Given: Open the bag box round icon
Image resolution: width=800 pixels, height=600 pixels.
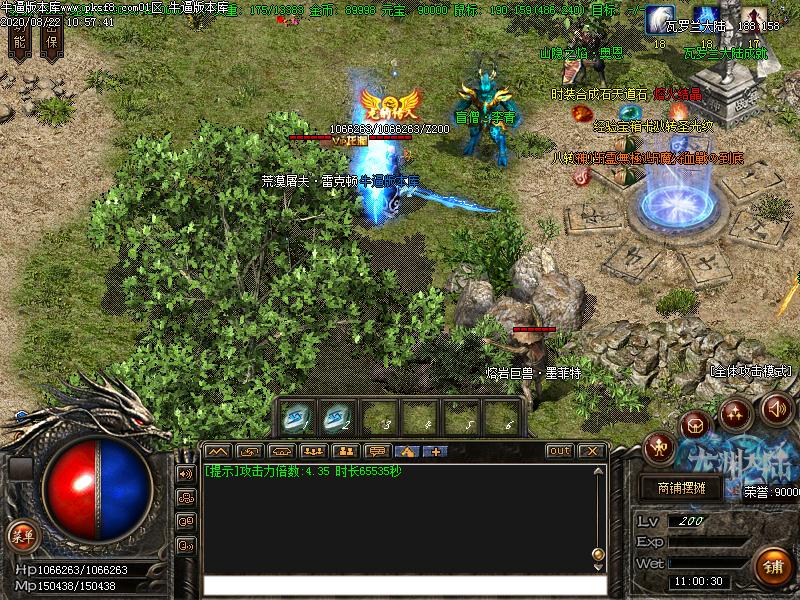Looking at the screenshot, I should [696, 426].
